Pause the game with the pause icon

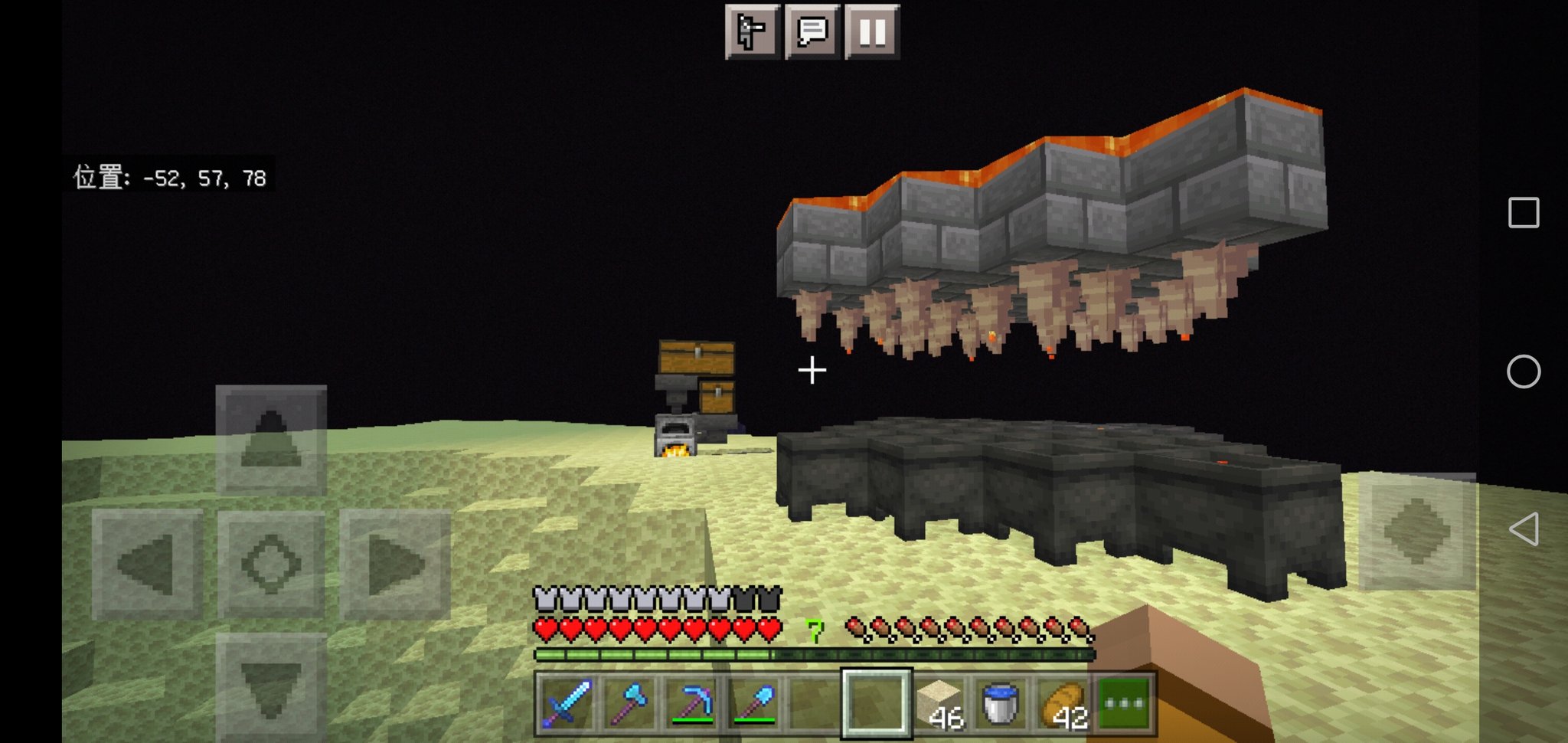[x=872, y=31]
